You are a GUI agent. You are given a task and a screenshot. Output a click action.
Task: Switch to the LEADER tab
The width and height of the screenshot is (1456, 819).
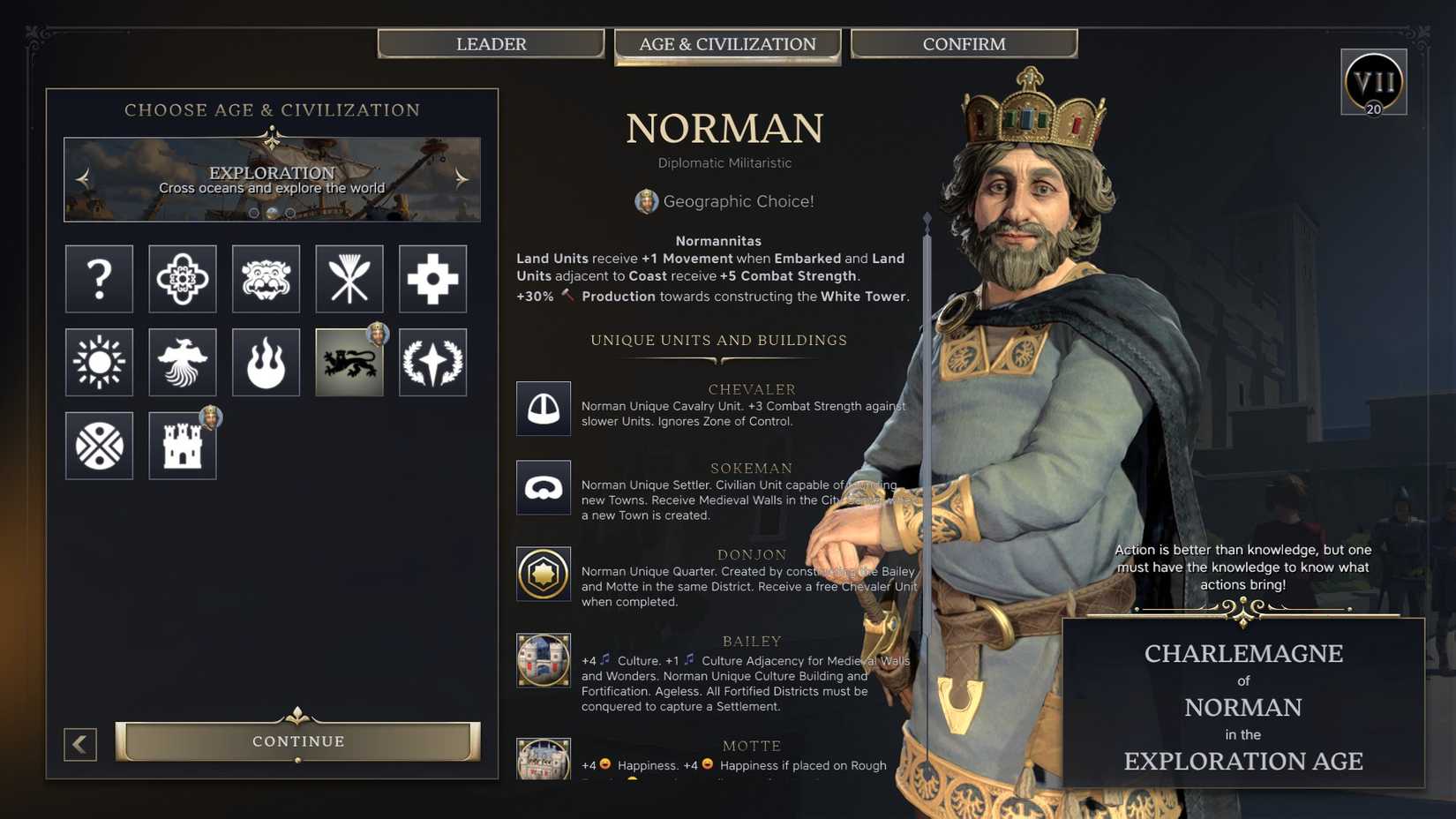492,43
